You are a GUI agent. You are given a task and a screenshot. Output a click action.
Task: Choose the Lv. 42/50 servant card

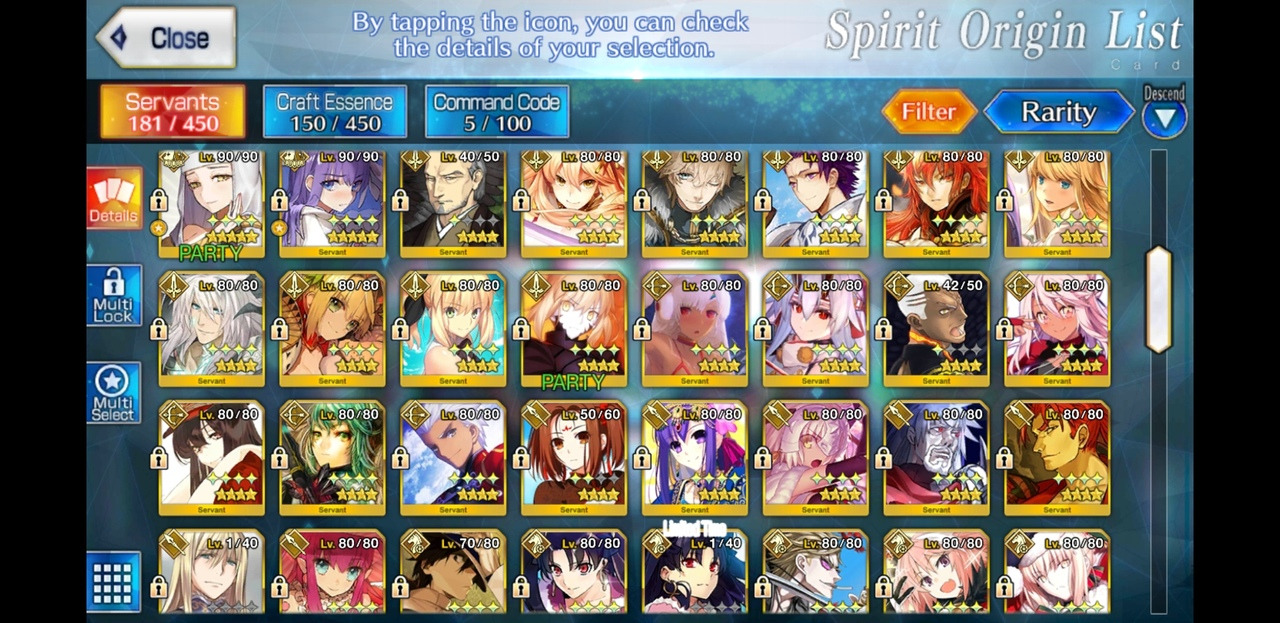936,330
